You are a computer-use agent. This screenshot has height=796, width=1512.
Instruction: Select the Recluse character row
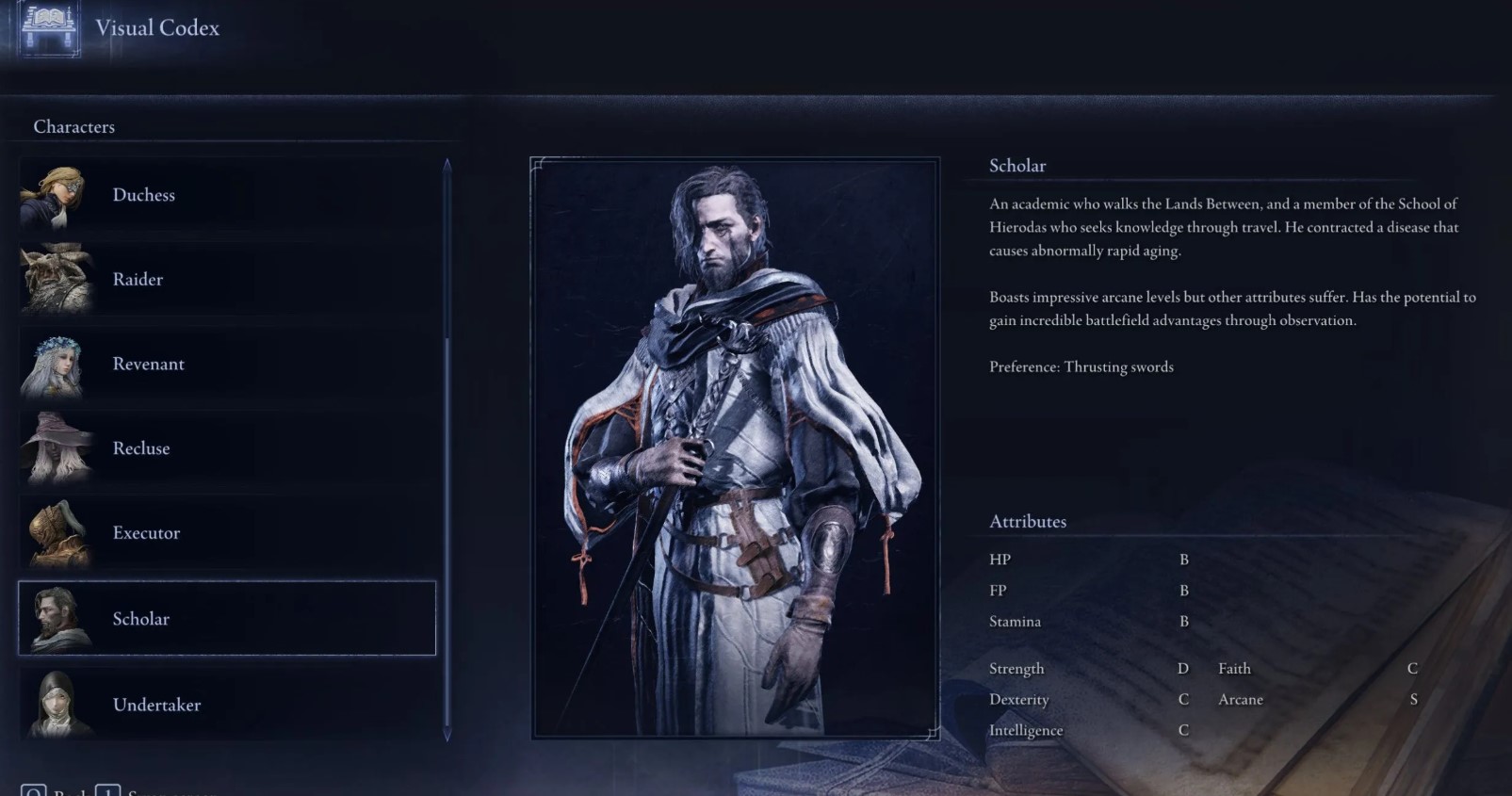(x=226, y=448)
